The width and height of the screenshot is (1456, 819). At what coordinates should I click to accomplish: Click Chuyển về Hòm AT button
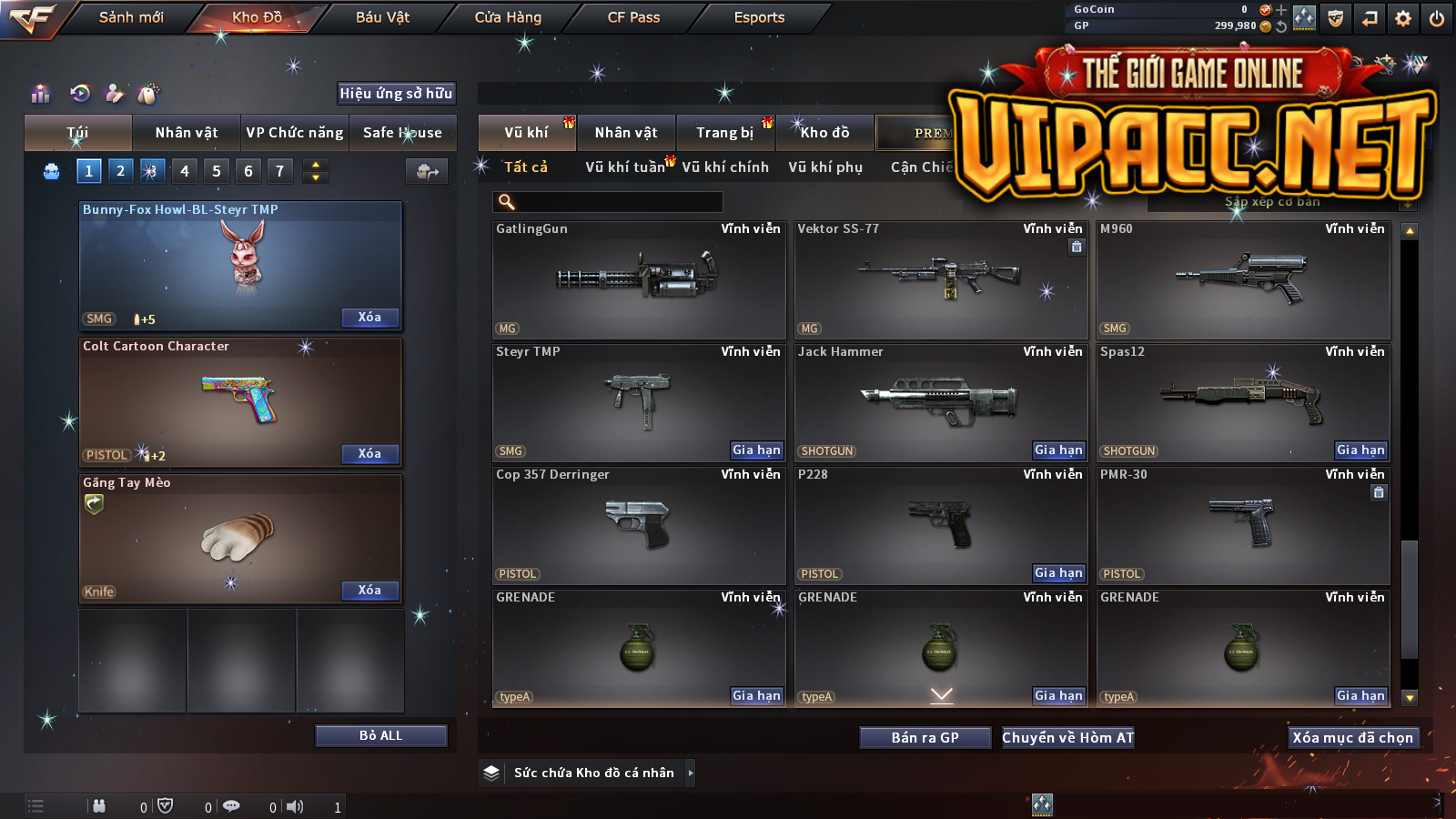tap(1067, 737)
